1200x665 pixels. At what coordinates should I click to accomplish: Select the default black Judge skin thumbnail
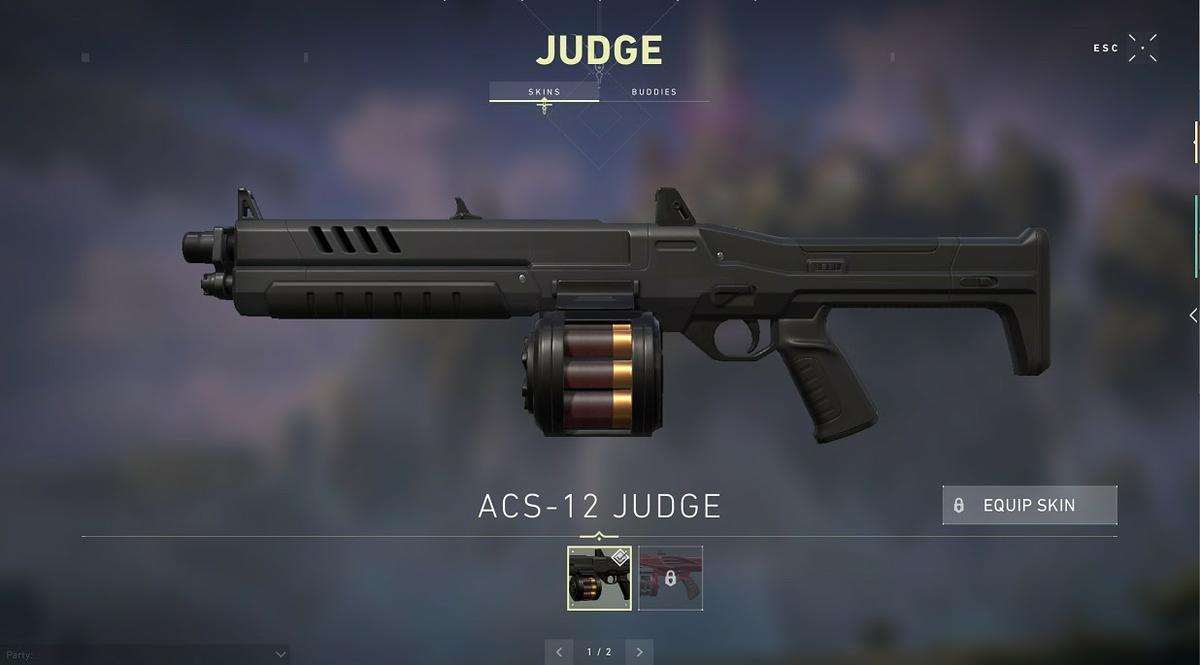[599, 578]
